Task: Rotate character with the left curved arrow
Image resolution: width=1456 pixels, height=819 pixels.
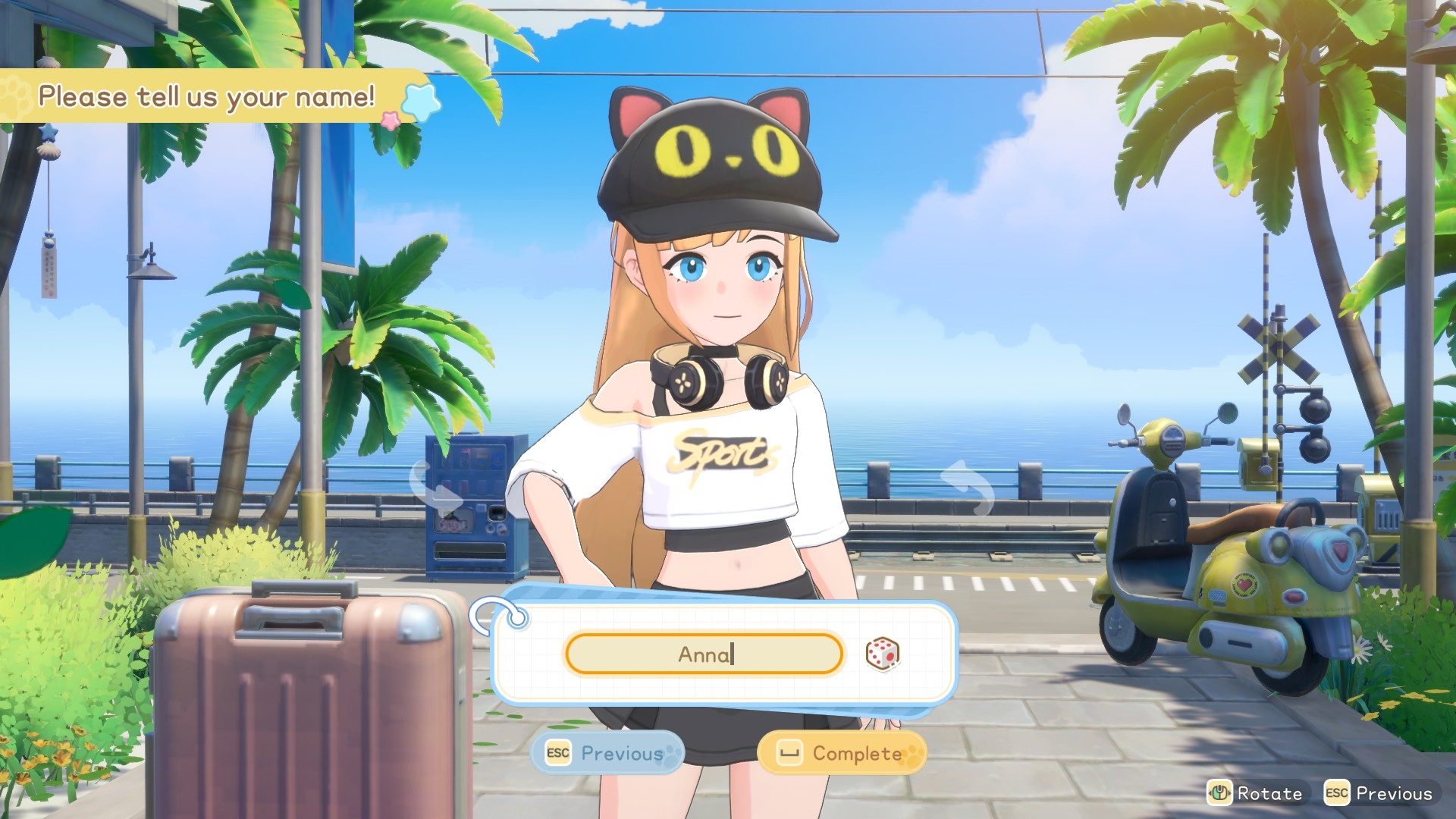Action: pos(435,488)
